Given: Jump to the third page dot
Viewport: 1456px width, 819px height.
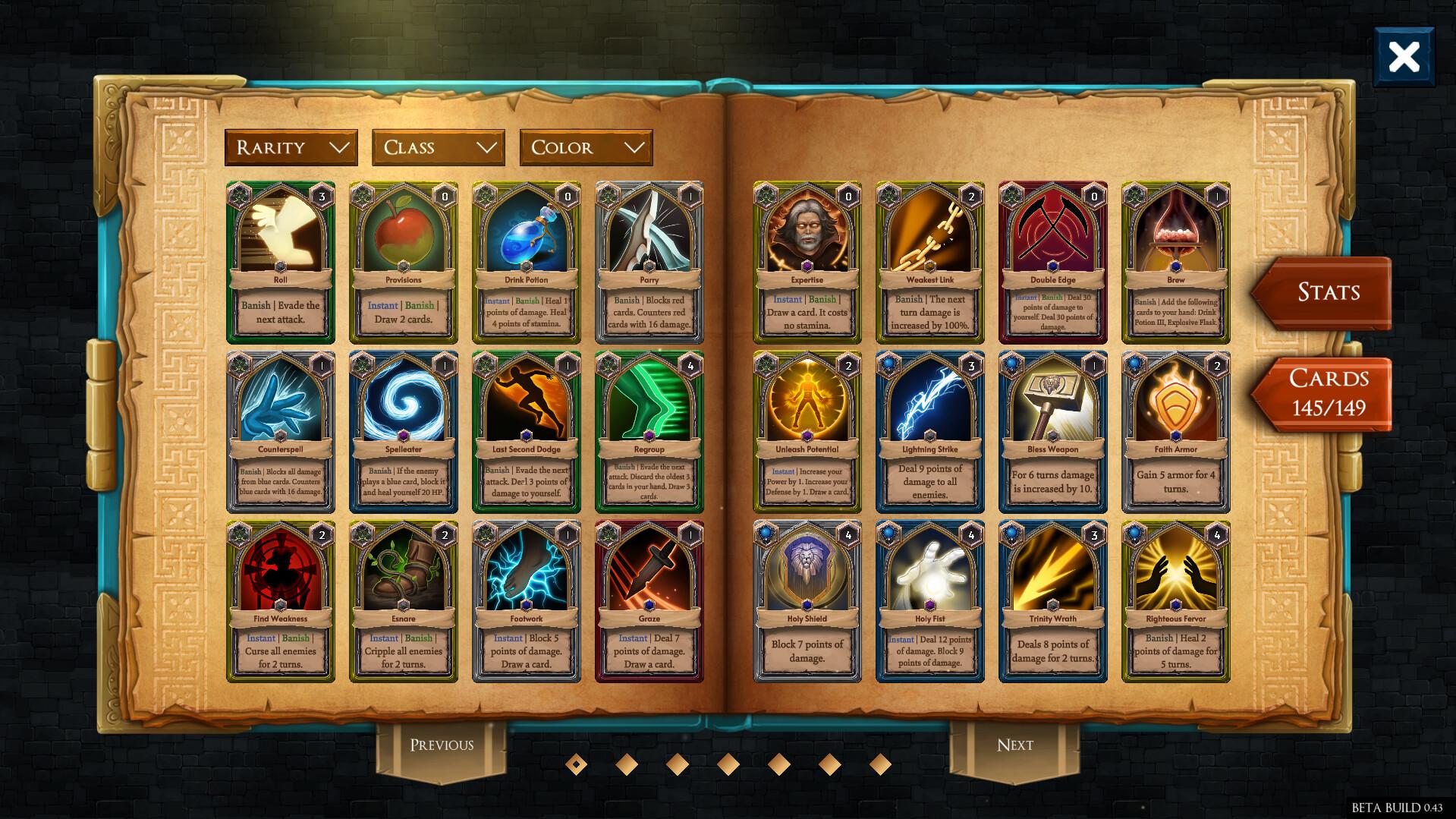Looking at the screenshot, I should (677, 766).
